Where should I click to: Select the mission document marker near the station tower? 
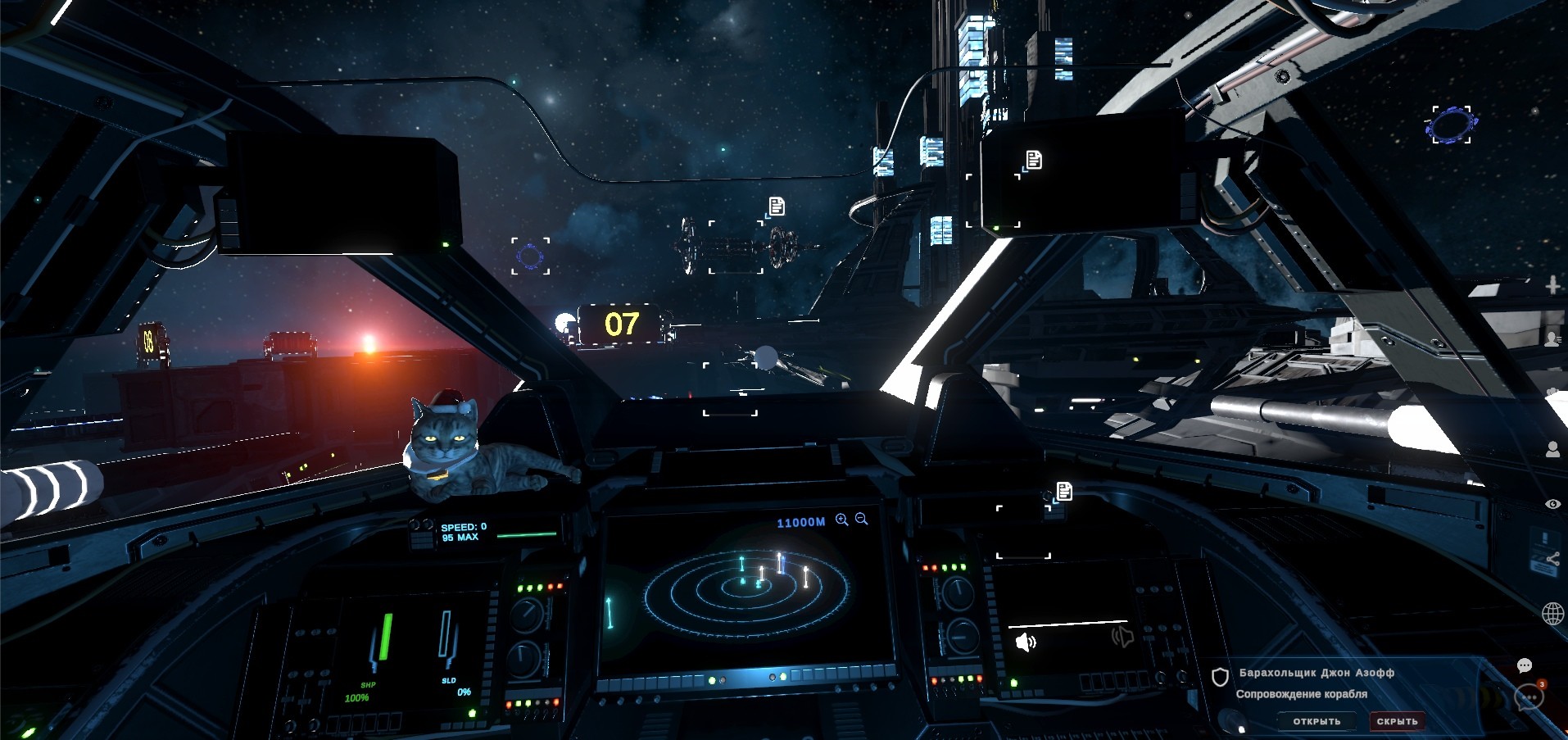coord(1034,160)
